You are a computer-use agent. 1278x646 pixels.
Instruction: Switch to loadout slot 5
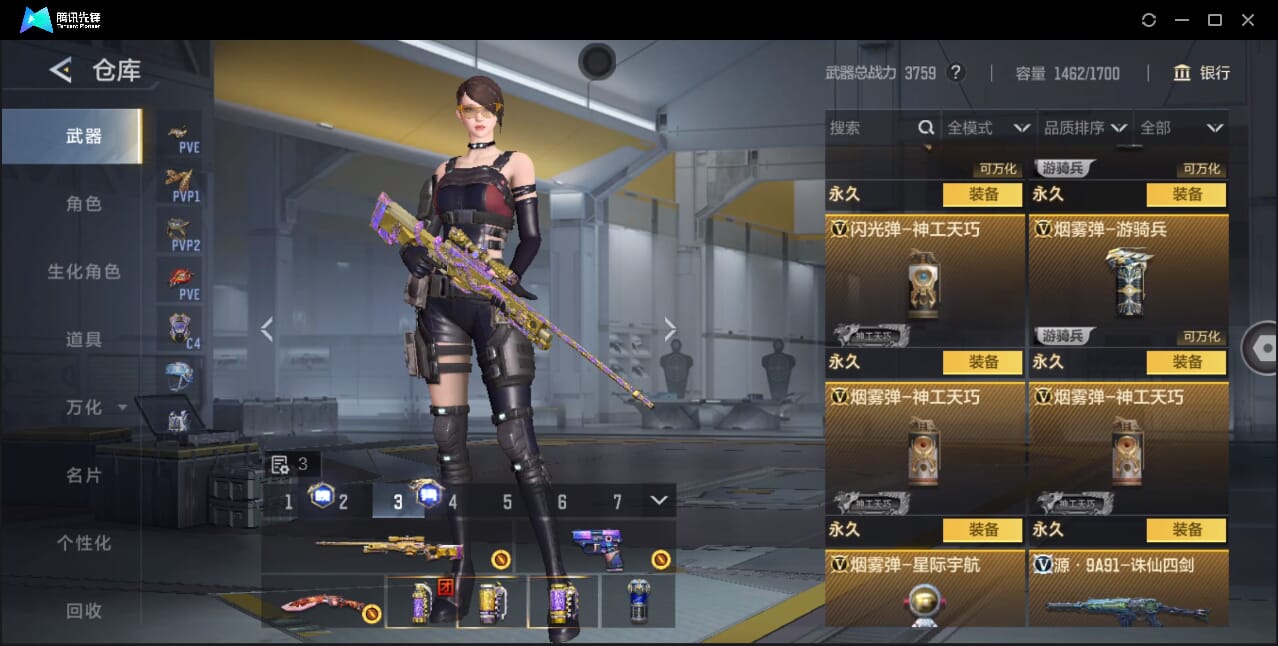point(507,502)
